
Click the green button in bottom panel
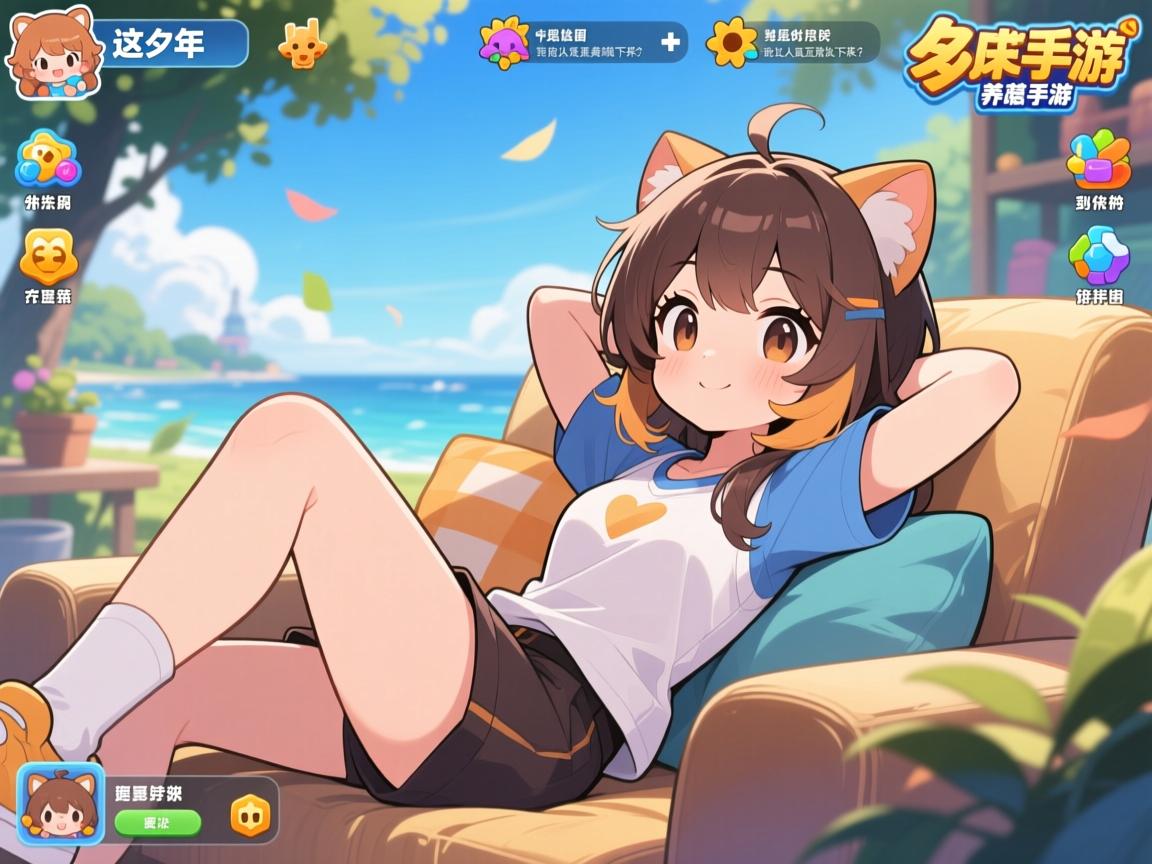click(x=157, y=822)
